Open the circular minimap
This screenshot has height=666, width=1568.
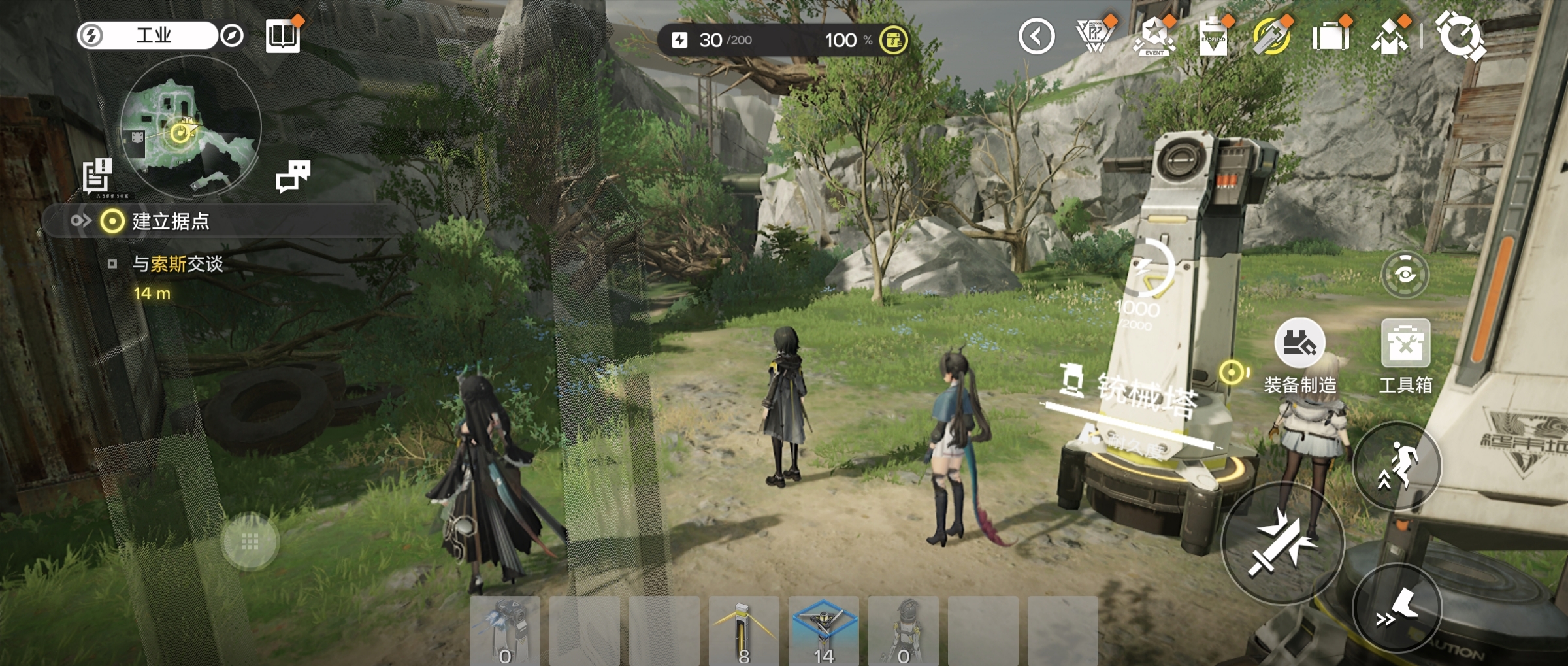click(191, 127)
